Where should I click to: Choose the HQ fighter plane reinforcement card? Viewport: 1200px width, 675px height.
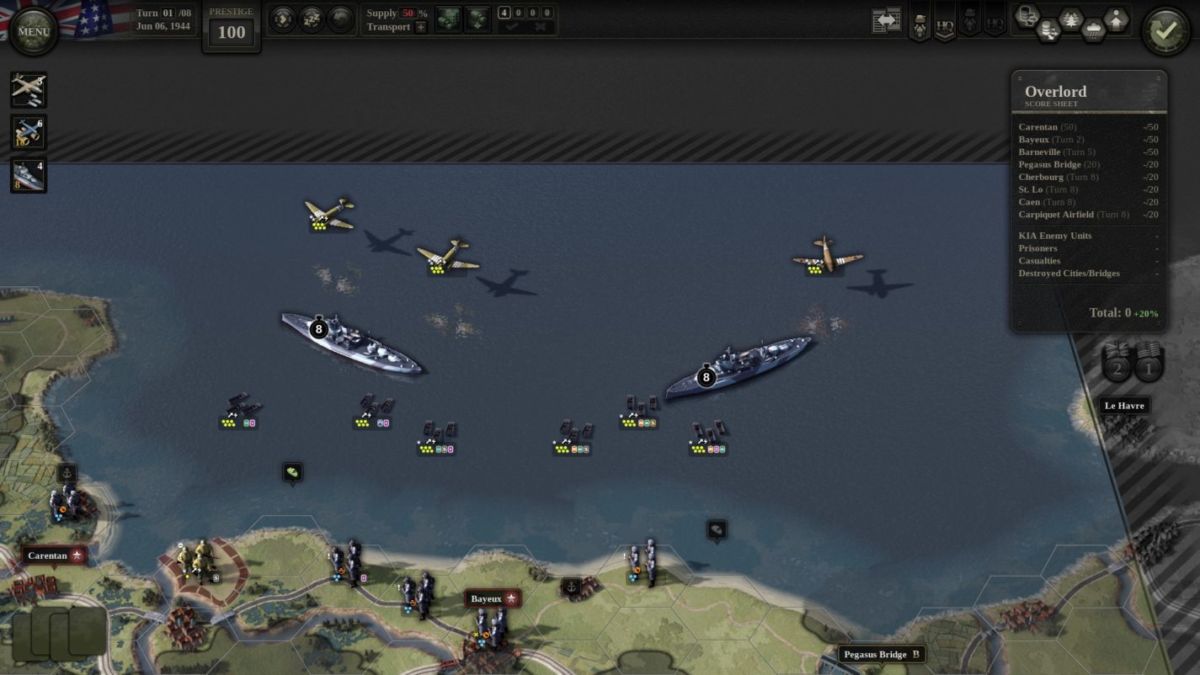28,132
